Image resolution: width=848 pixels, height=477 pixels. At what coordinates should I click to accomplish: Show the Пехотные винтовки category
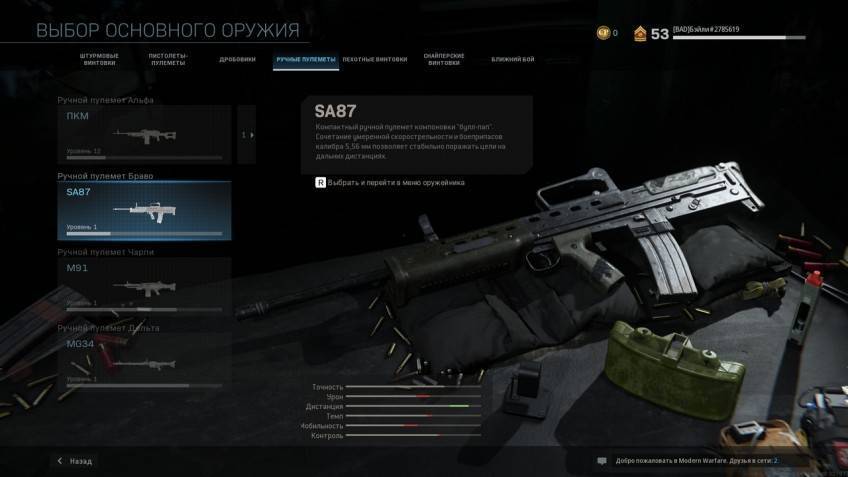coord(375,59)
